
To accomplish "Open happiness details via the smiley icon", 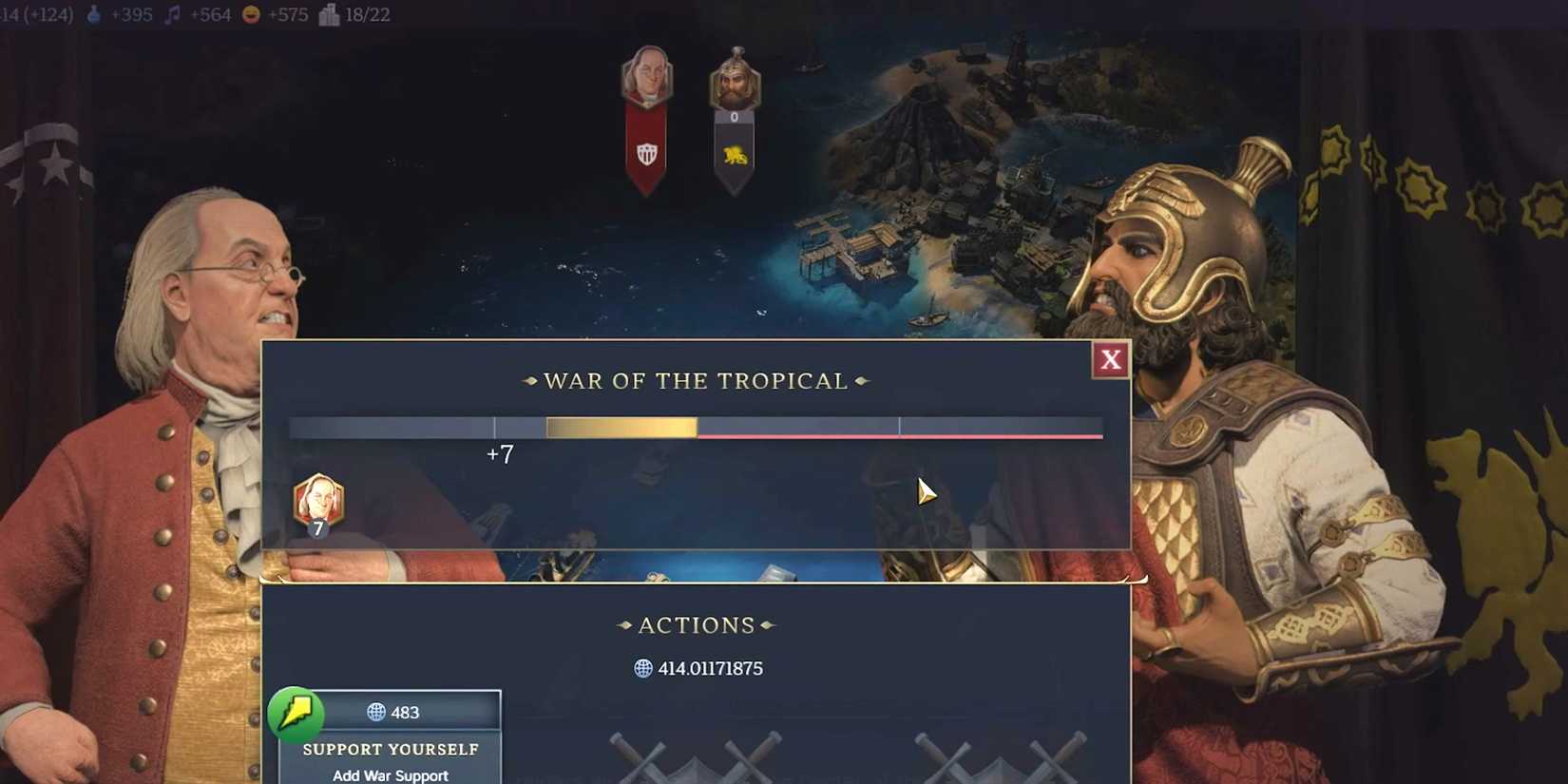I will (249, 14).
